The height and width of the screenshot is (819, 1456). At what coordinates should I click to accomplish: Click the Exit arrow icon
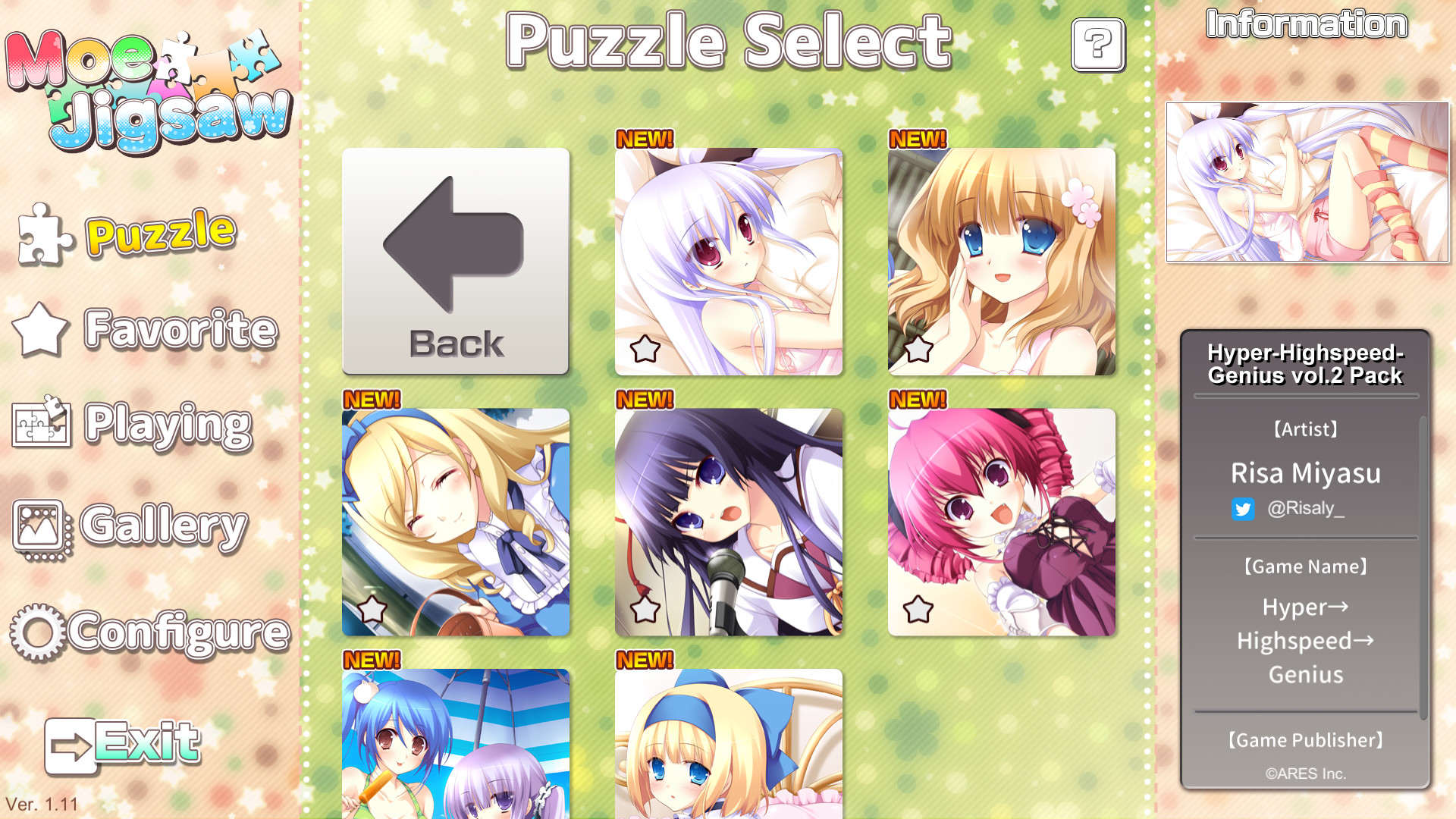point(73,745)
